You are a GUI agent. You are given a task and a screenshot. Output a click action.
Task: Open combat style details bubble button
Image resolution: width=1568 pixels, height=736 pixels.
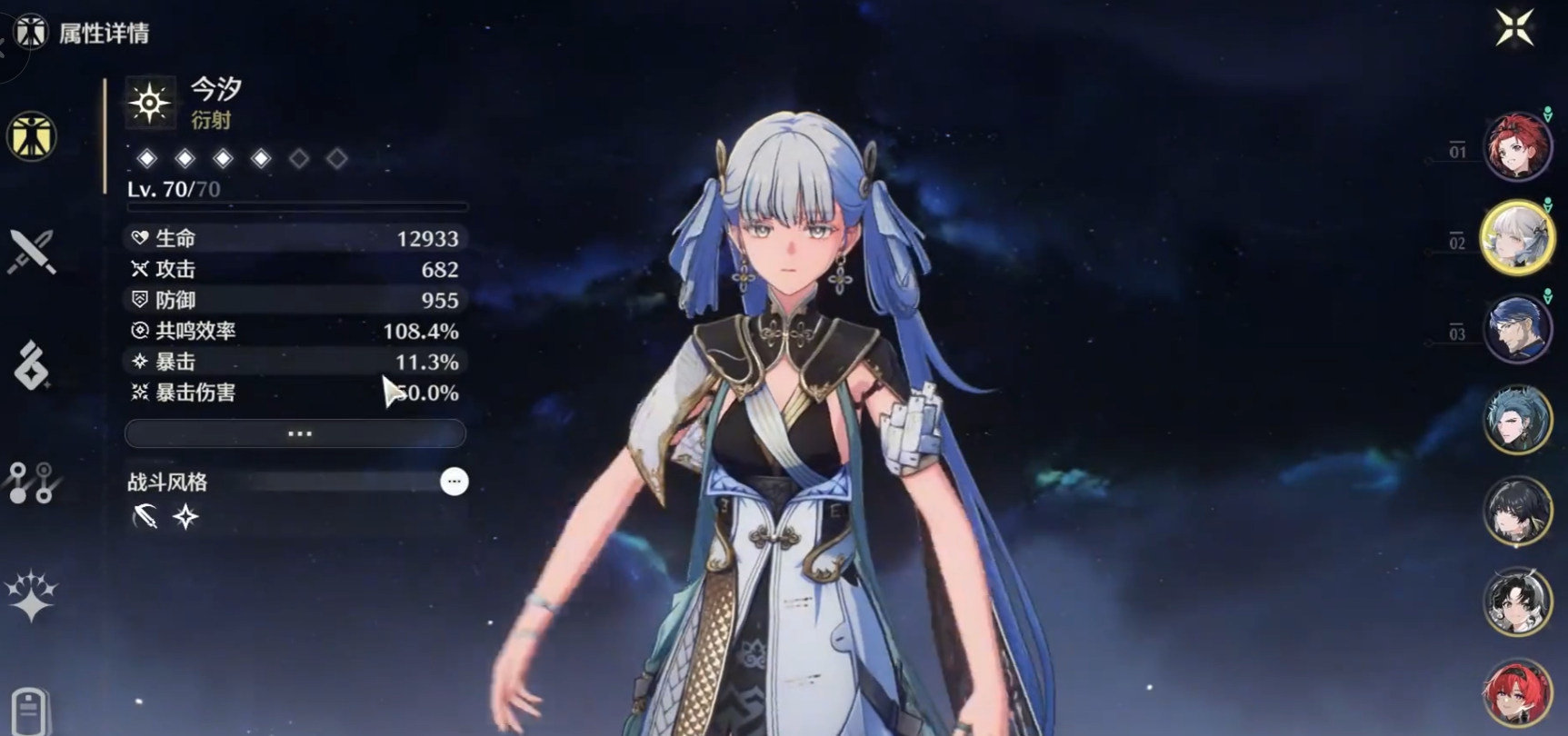point(454,482)
